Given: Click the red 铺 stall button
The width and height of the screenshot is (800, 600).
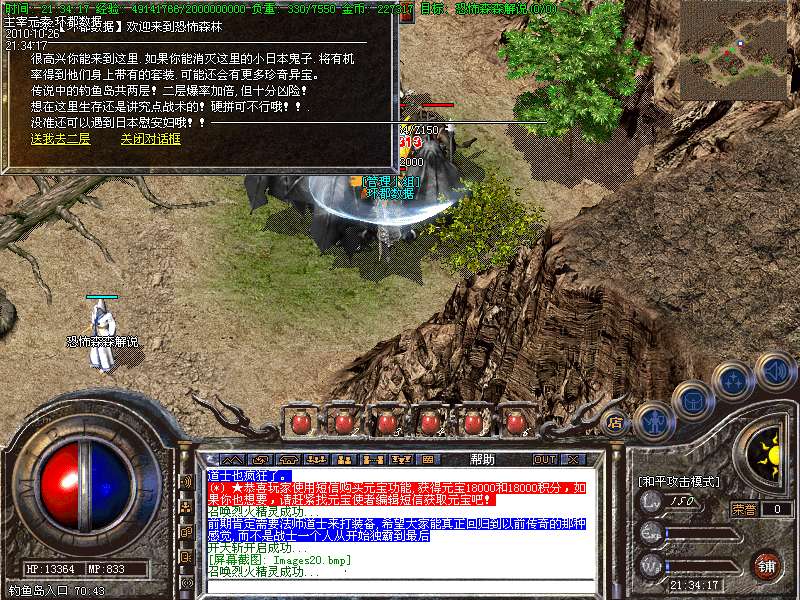Looking at the screenshot, I should [x=766, y=565].
